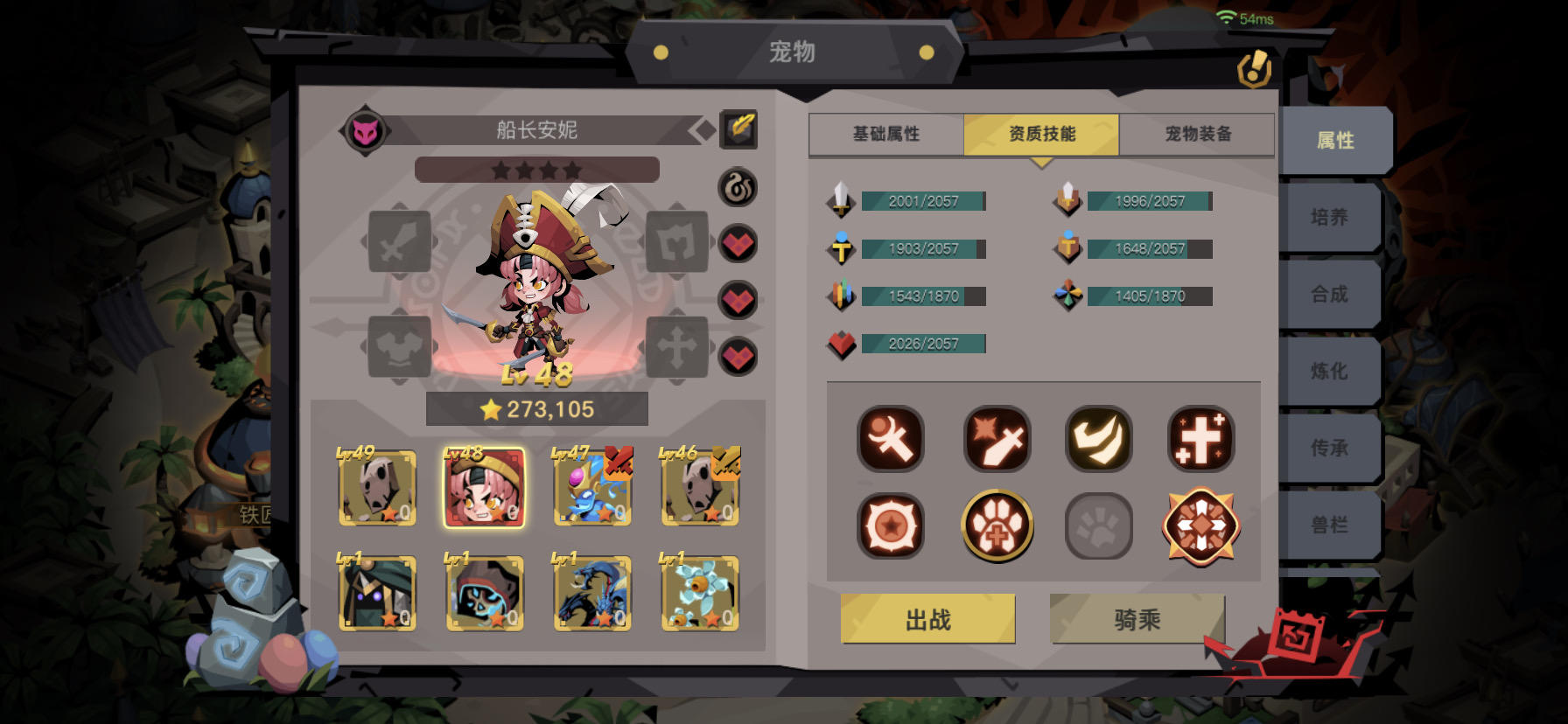Select the crescent blade skill icon
Screen dimensions: 1568x724
(890, 440)
